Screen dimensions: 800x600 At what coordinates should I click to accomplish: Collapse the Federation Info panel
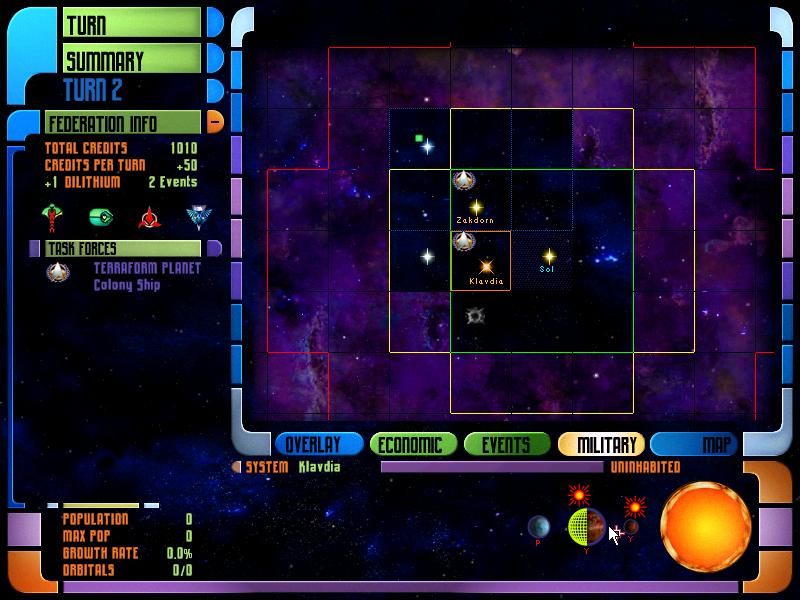[x=215, y=122]
